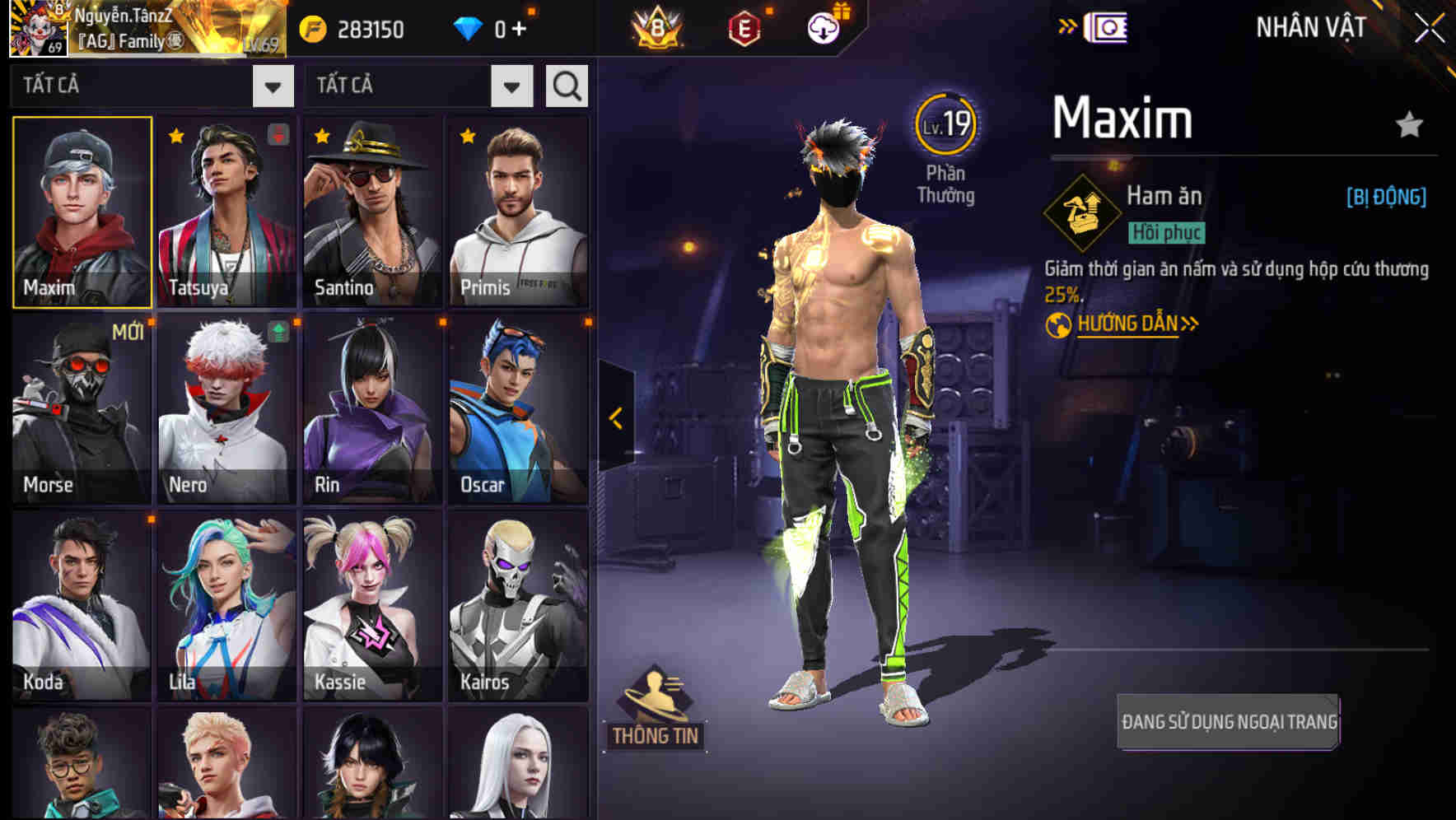The image size is (1456, 820).
Task: Click the green upgrade marker on Nero's portrait
Action: pos(278,333)
